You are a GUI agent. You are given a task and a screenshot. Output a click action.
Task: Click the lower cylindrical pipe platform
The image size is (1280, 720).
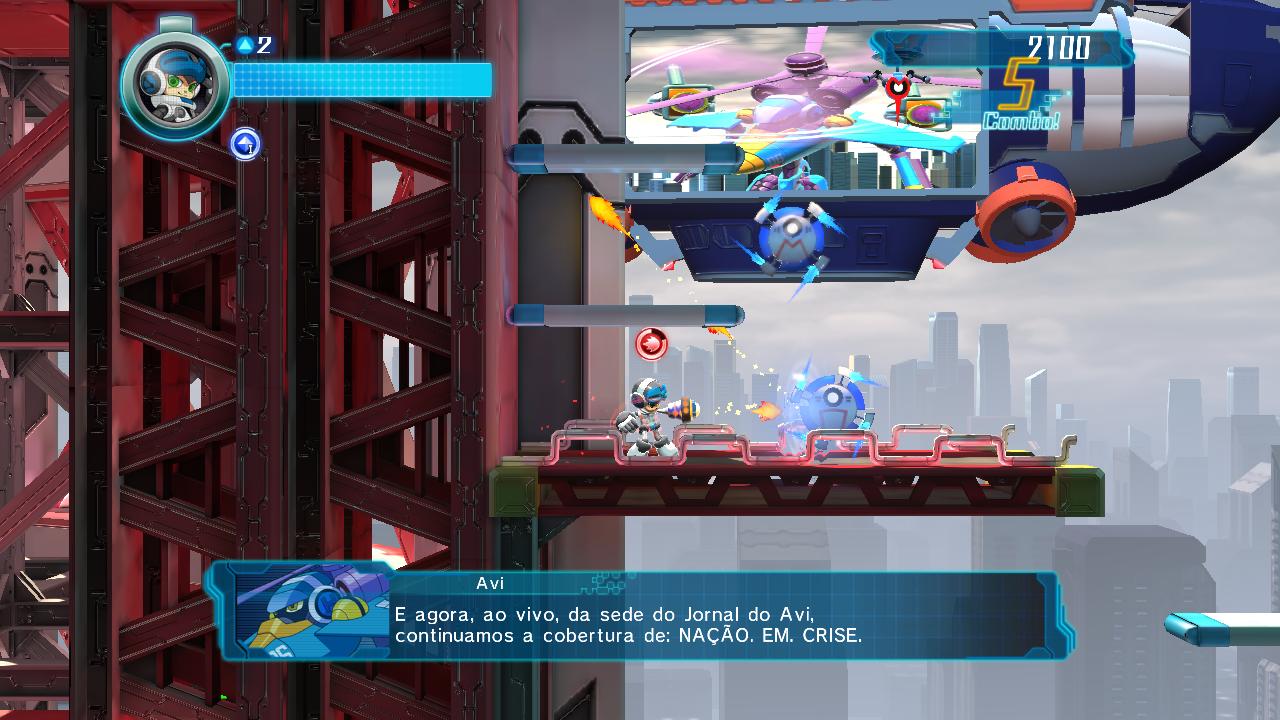(x=625, y=314)
